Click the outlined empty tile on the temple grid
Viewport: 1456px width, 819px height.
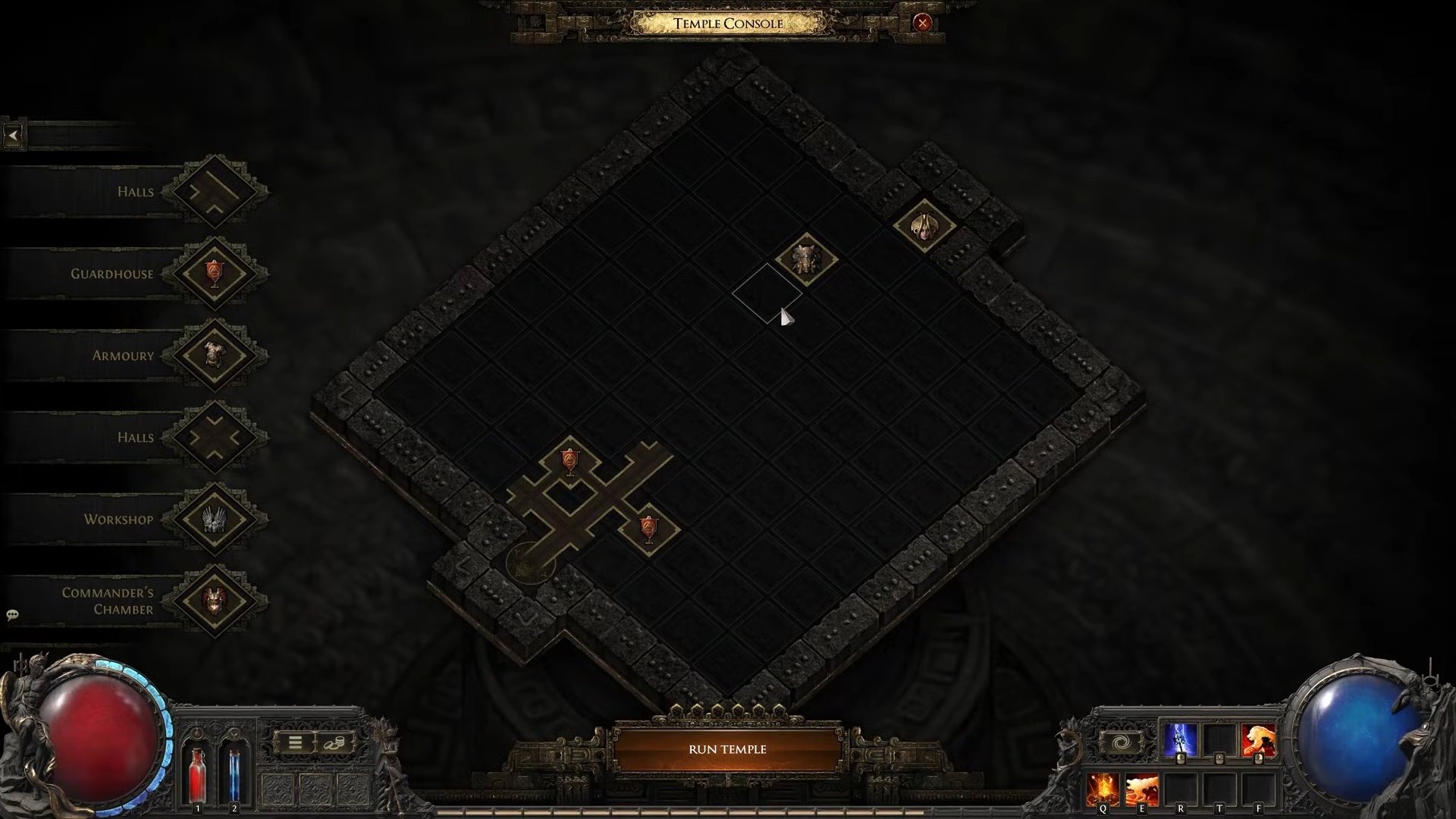(767, 293)
